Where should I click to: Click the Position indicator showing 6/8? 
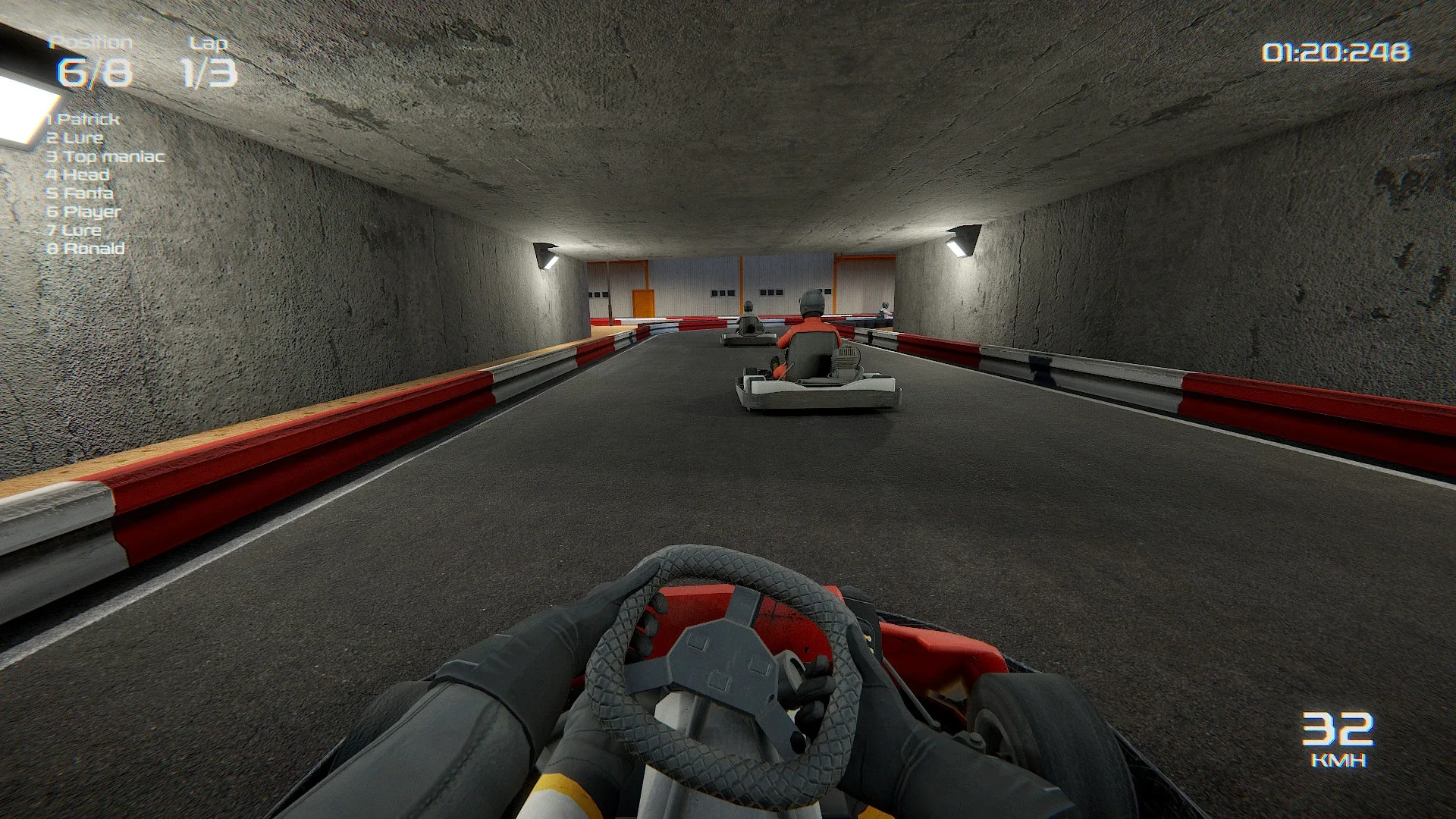[94, 72]
